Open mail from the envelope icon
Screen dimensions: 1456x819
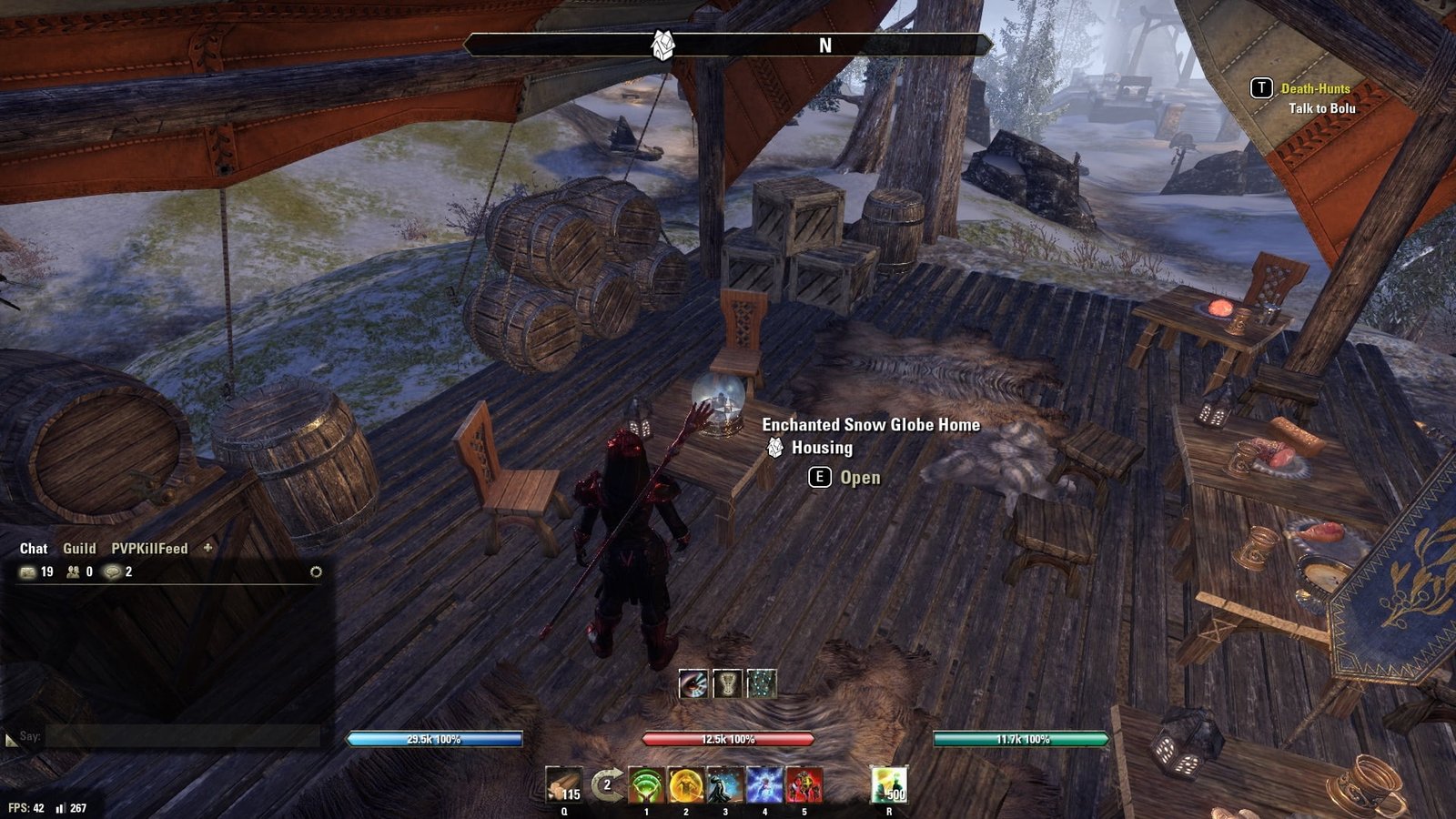[28, 572]
